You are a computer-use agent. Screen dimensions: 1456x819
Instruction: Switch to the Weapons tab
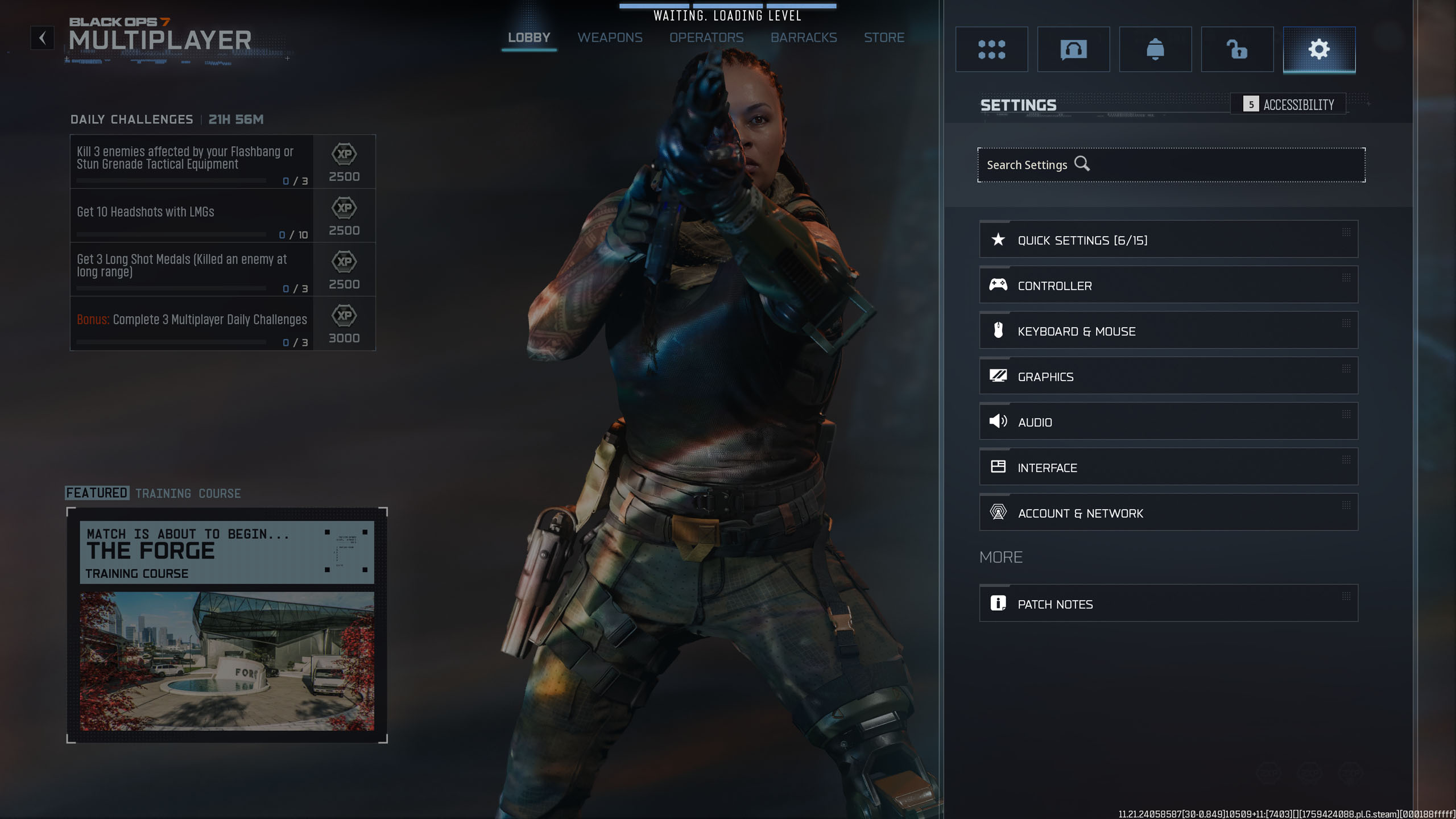pyautogui.click(x=610, y=38)
